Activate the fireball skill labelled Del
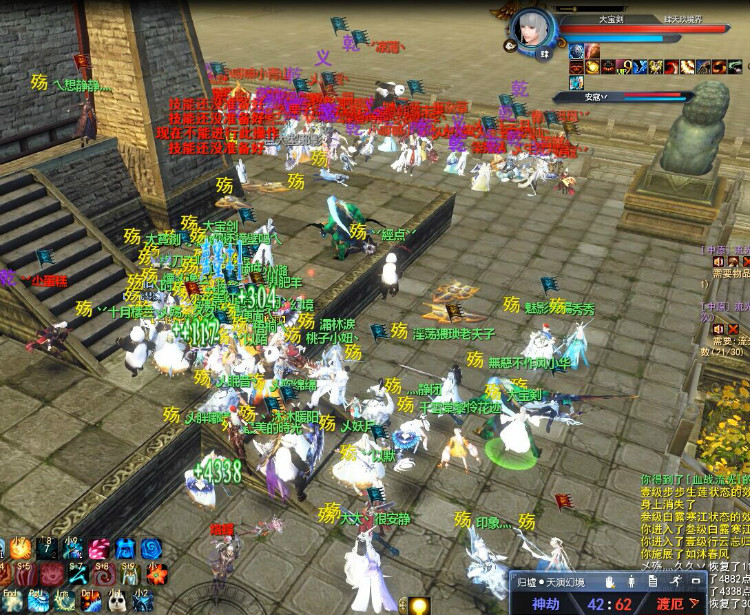 click(89, 600)
